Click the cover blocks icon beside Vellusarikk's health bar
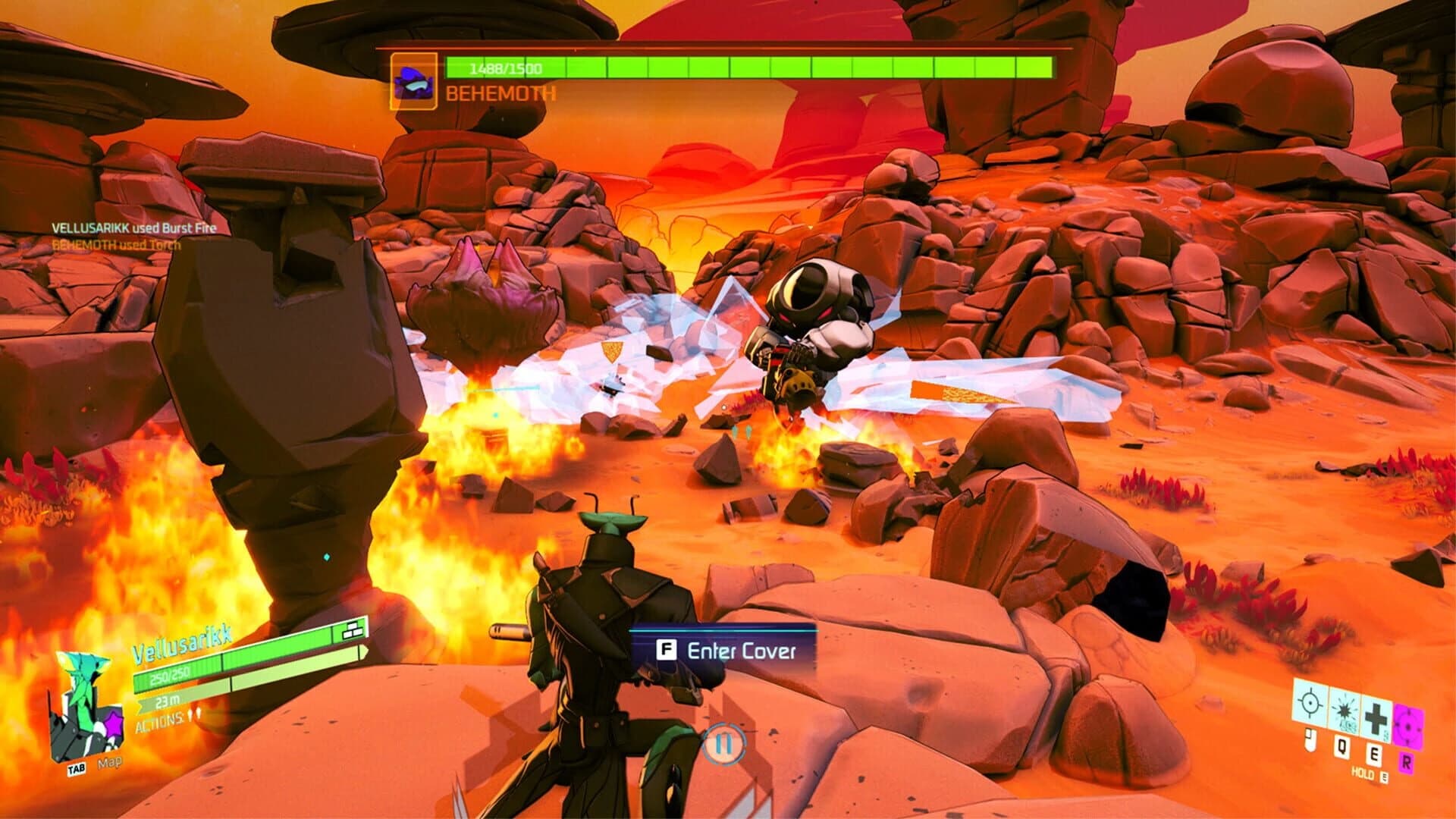The height and width of the screenshot is (819, 1456). pyautogui.click(x=353, y=632)
